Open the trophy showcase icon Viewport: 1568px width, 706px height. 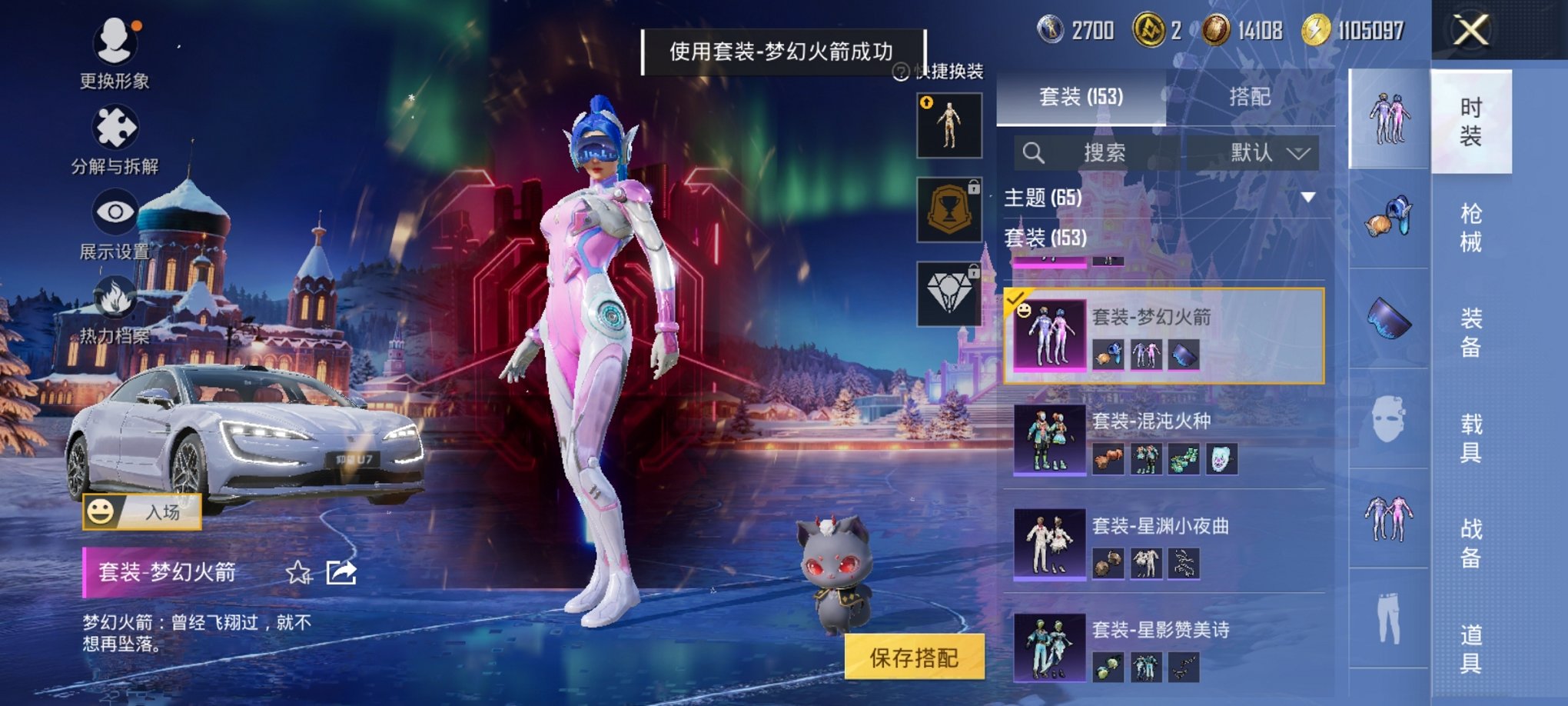pyautogui.click(x=949, y=209)
